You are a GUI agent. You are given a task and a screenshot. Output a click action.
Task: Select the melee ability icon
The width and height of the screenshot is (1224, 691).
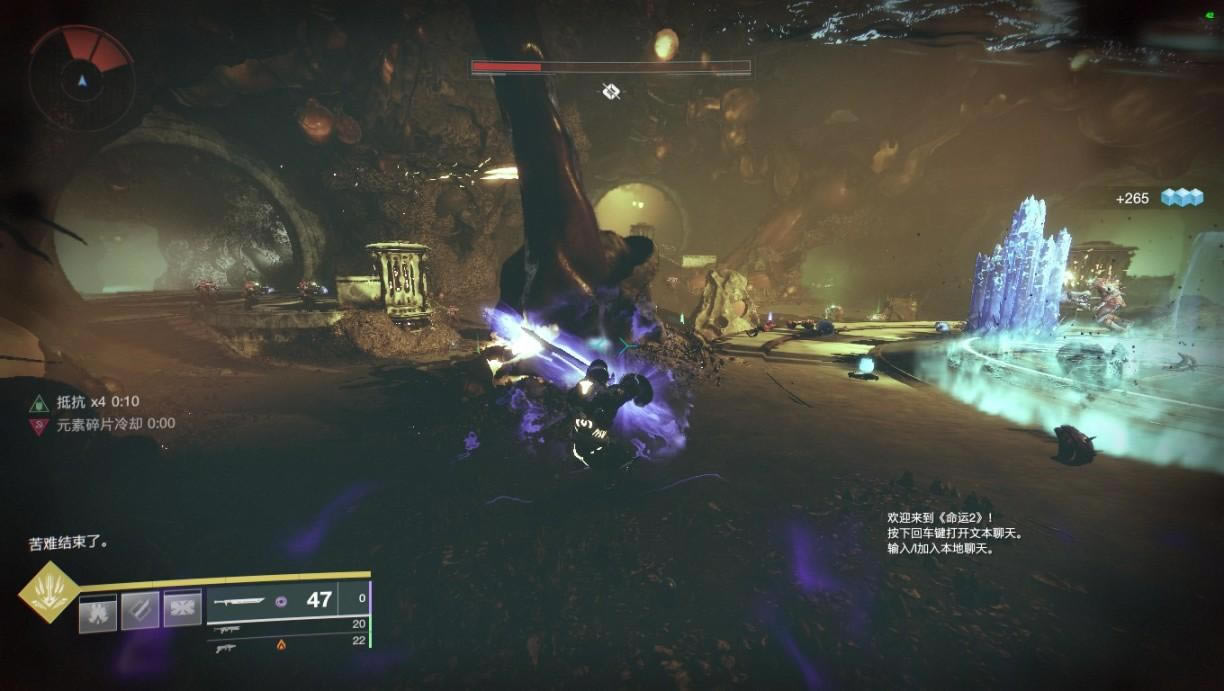pyautogui.click(x=140, y=611)
